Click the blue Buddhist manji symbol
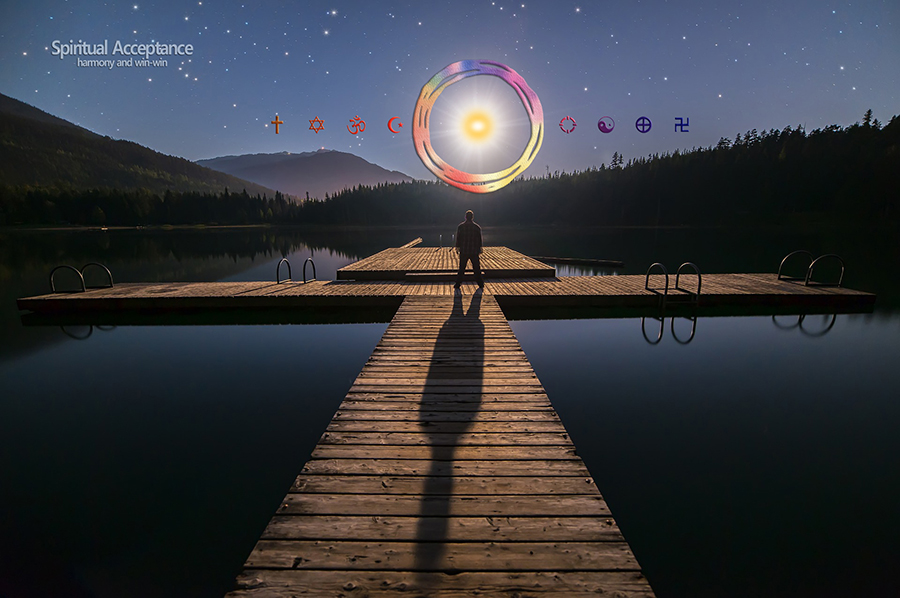900x598 pixels. click(681, 124)
